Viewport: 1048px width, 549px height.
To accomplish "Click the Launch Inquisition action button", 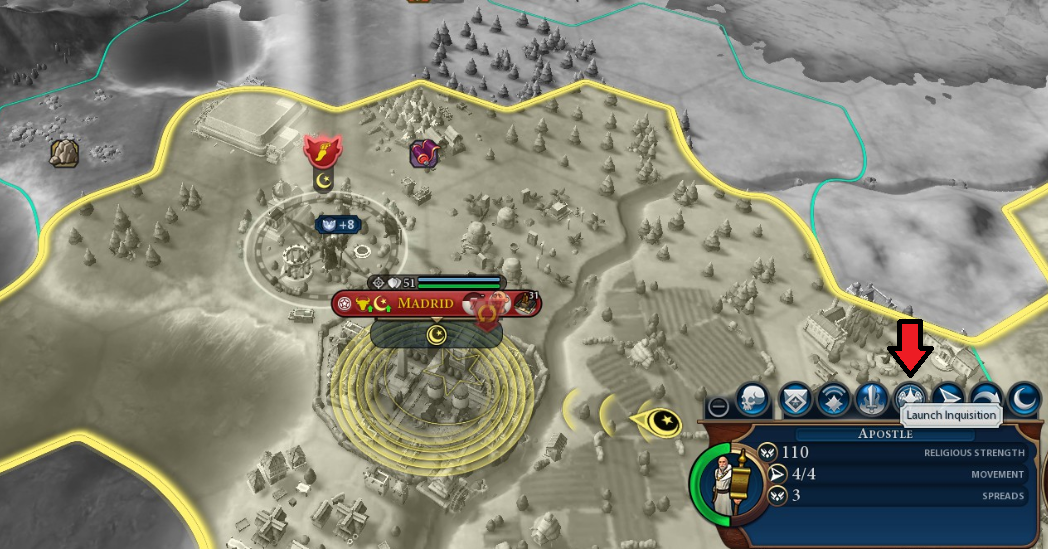I will 909,397.
